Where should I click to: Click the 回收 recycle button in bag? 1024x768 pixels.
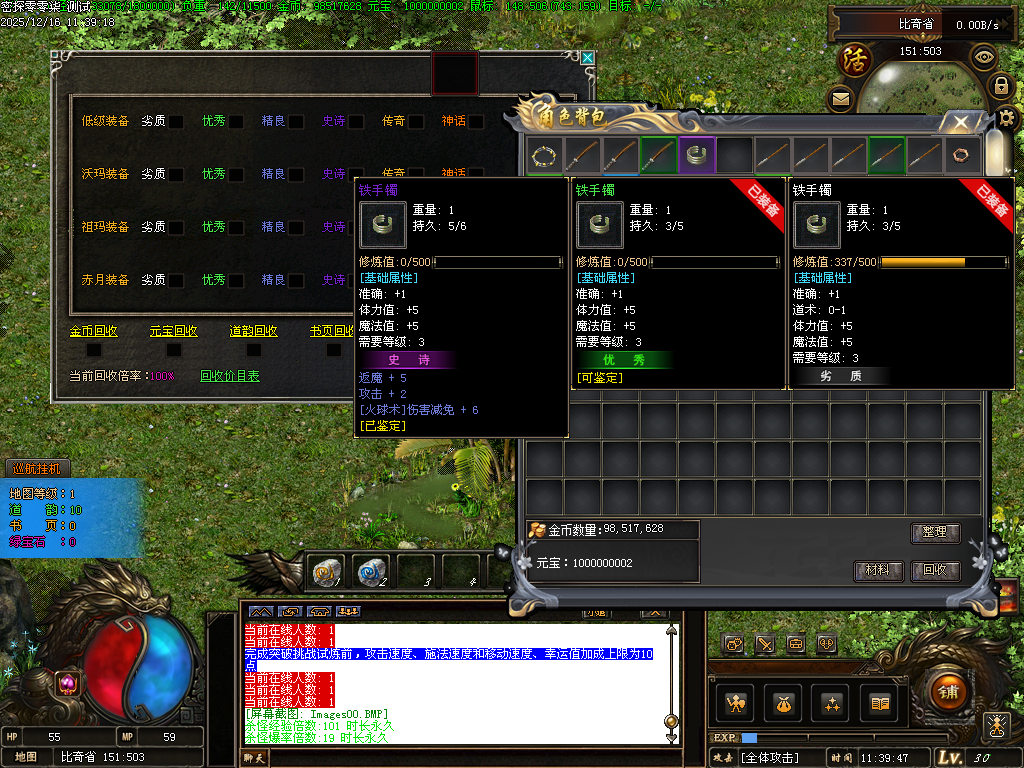click(x=935, y=571)
